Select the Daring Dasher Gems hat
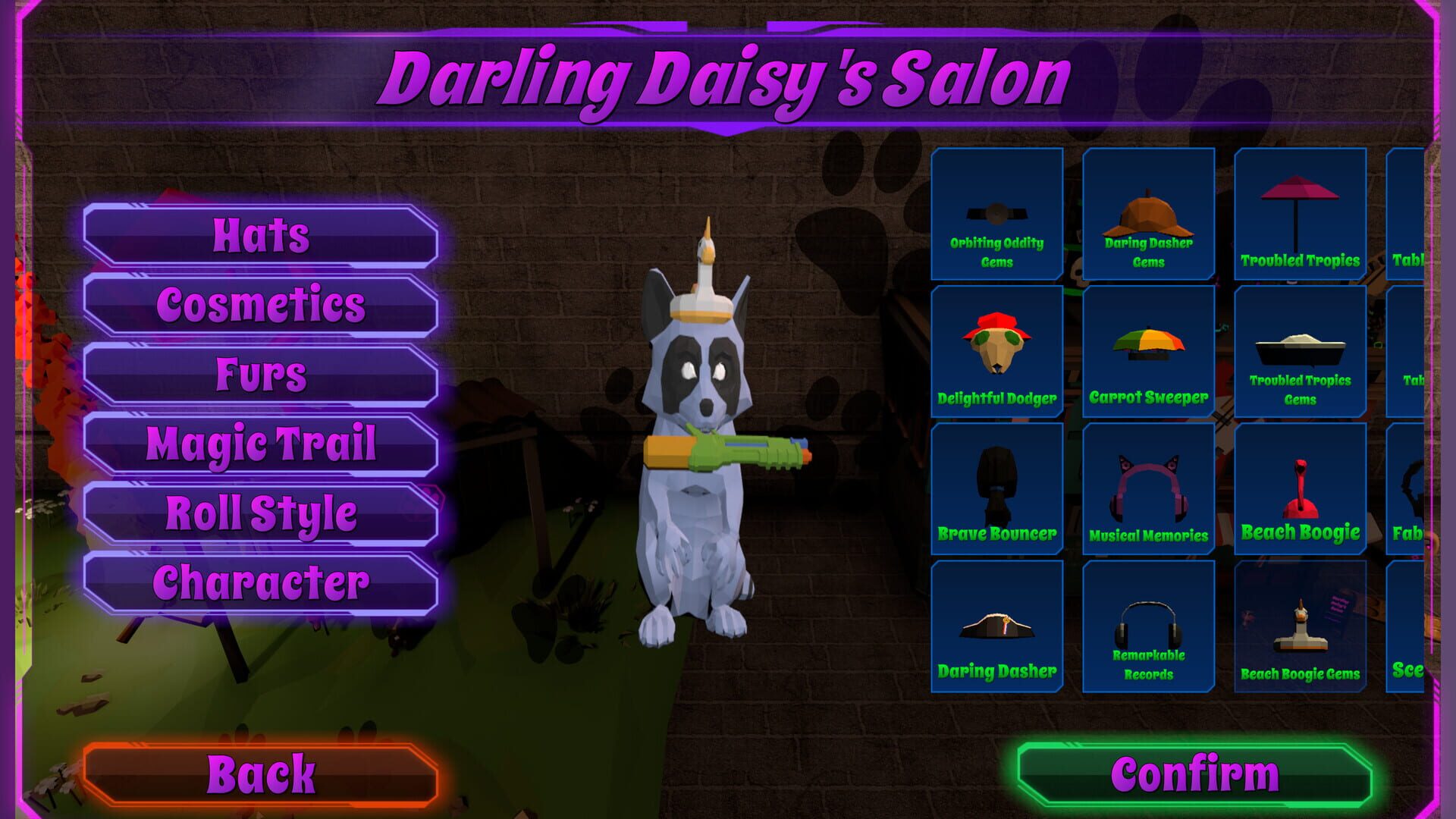The image size is (1456, 819). point(1147,215)
